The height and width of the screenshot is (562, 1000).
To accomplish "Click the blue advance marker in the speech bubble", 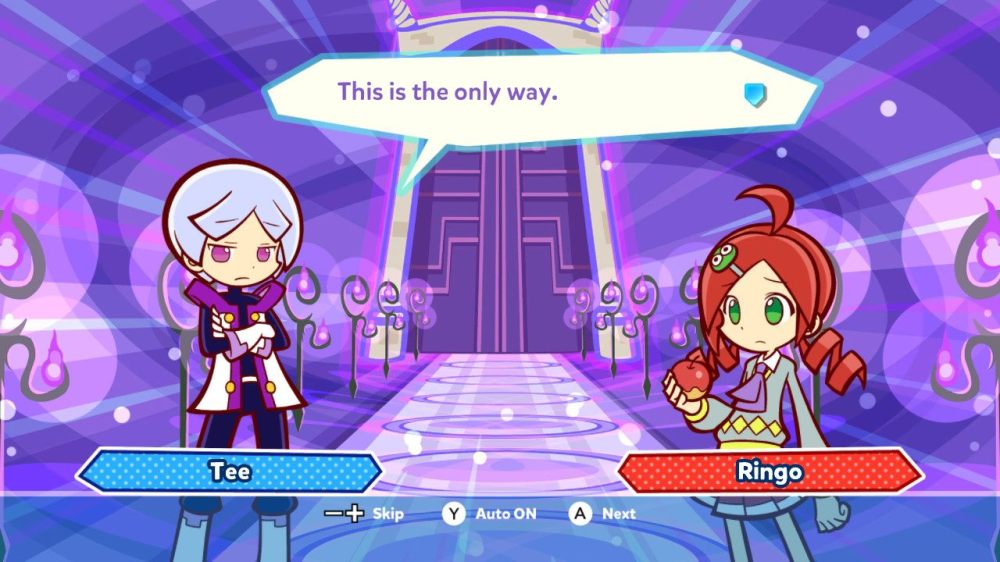I will (755, 94).
